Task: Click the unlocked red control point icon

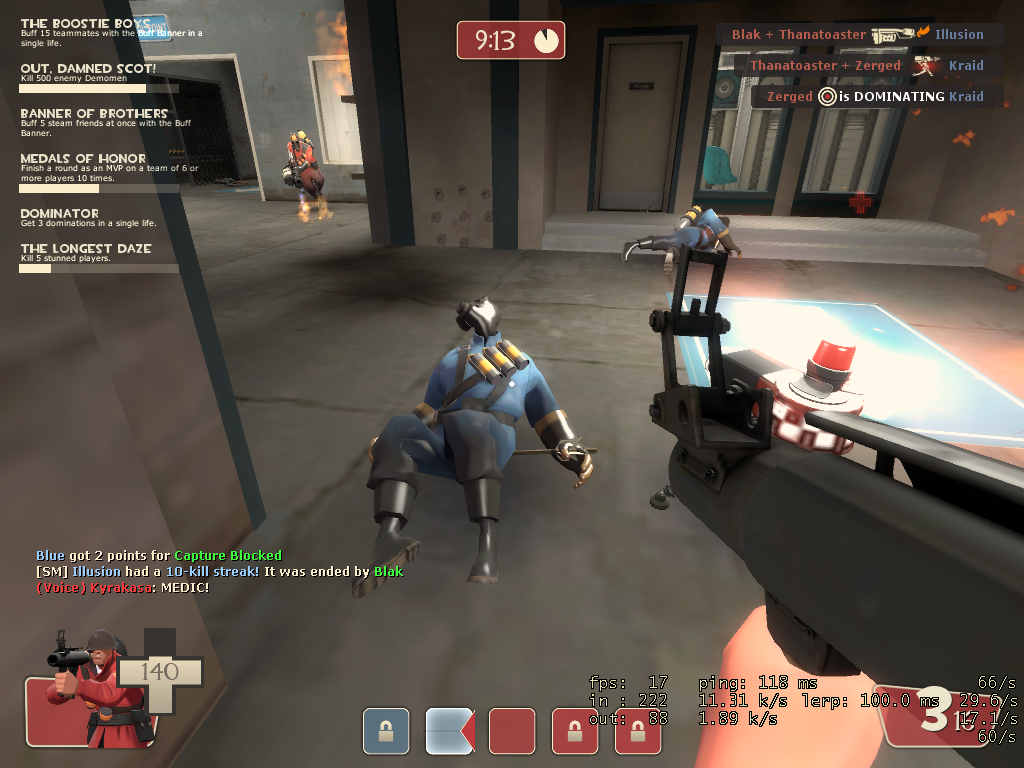Action: 512,731
